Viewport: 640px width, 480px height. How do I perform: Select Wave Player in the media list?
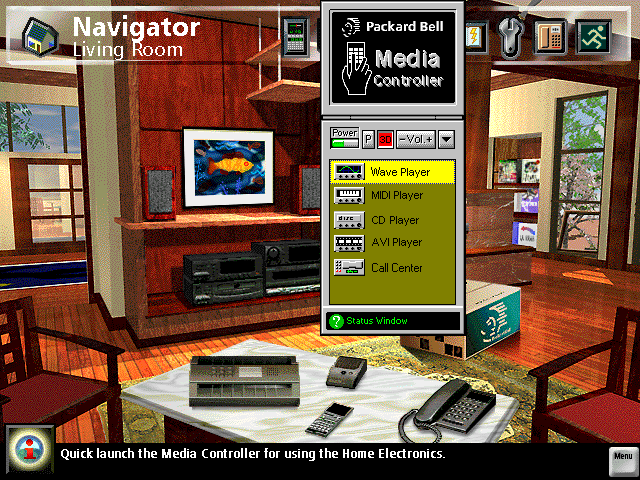coord(392,172)
